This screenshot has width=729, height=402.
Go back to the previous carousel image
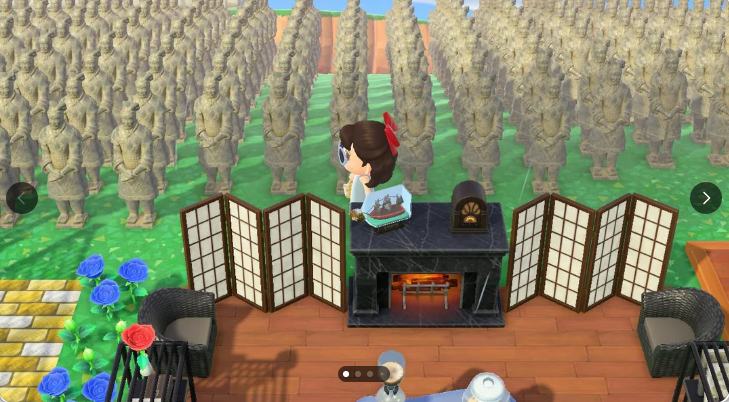pos(22,198)
